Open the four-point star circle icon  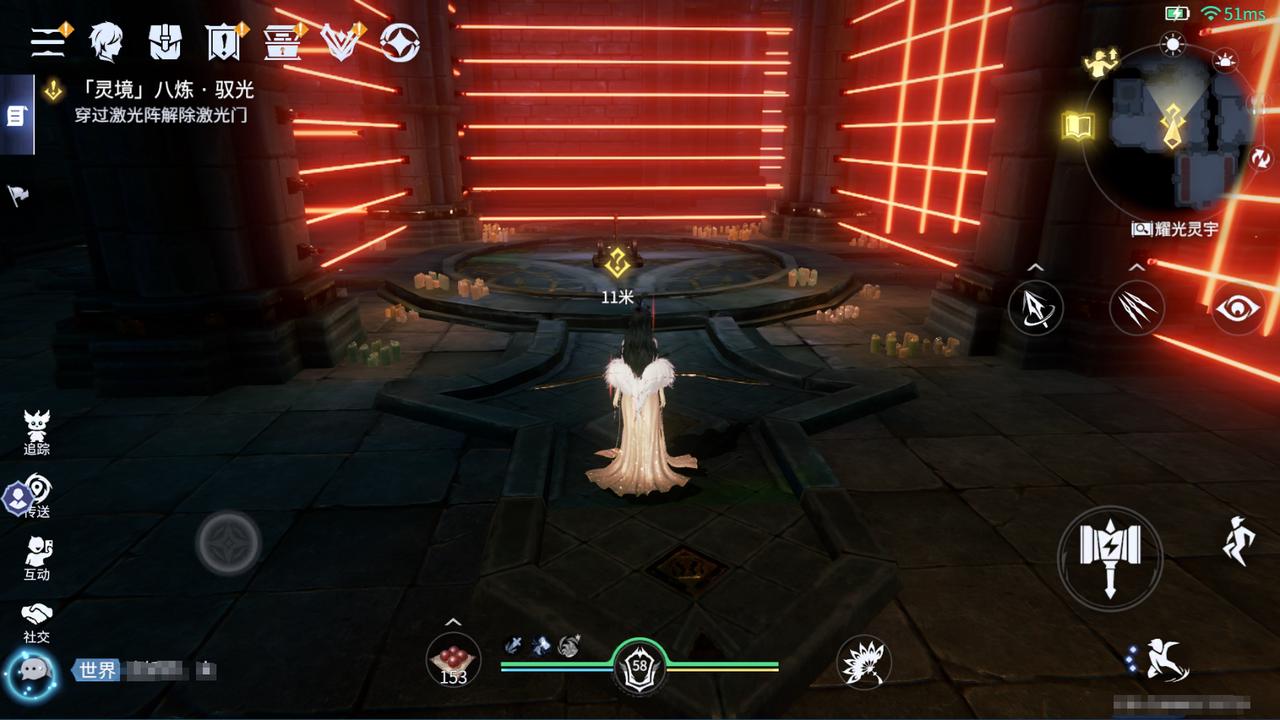(x=400, y=41)
